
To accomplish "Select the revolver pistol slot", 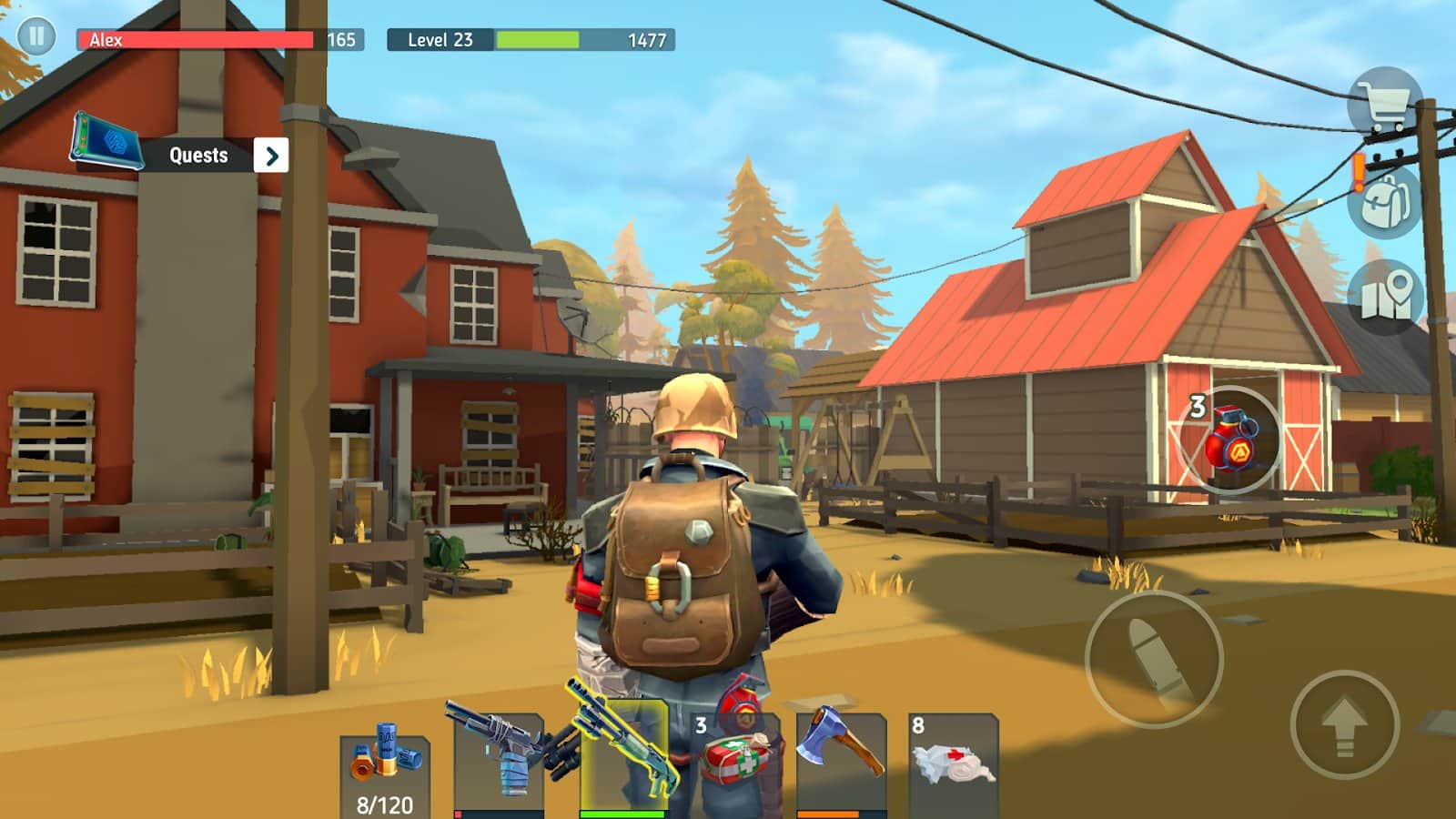I will click(x=500, y=763).
